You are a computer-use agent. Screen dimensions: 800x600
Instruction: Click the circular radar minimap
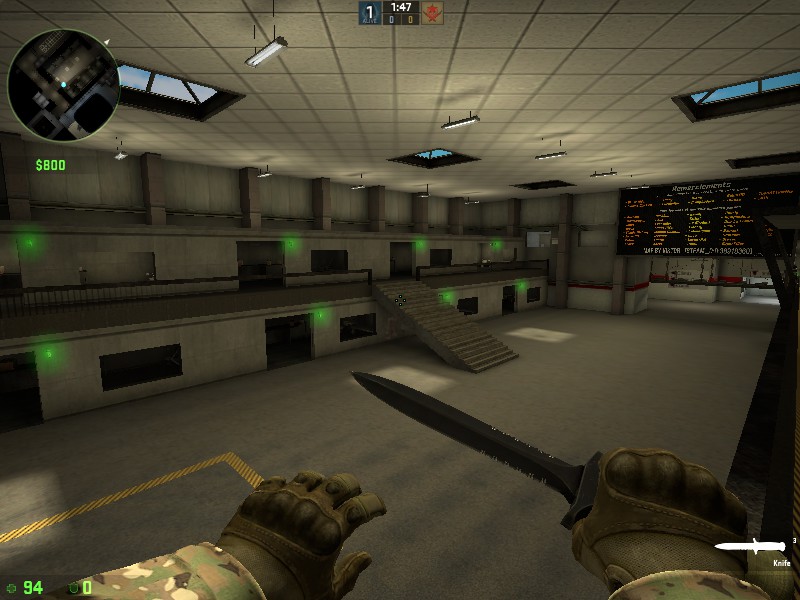tap(63, 85)
